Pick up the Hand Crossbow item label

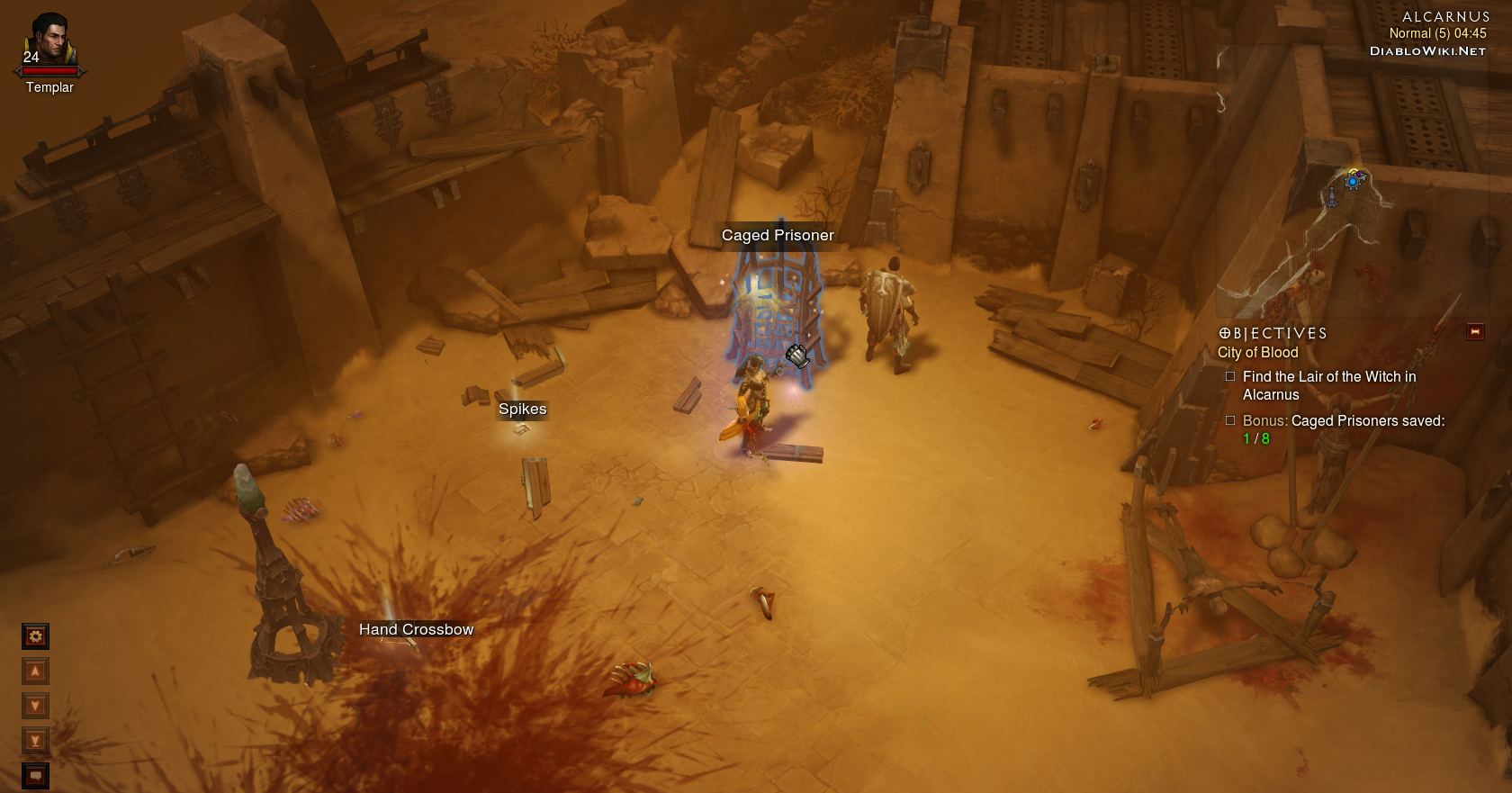click(416, 629)
